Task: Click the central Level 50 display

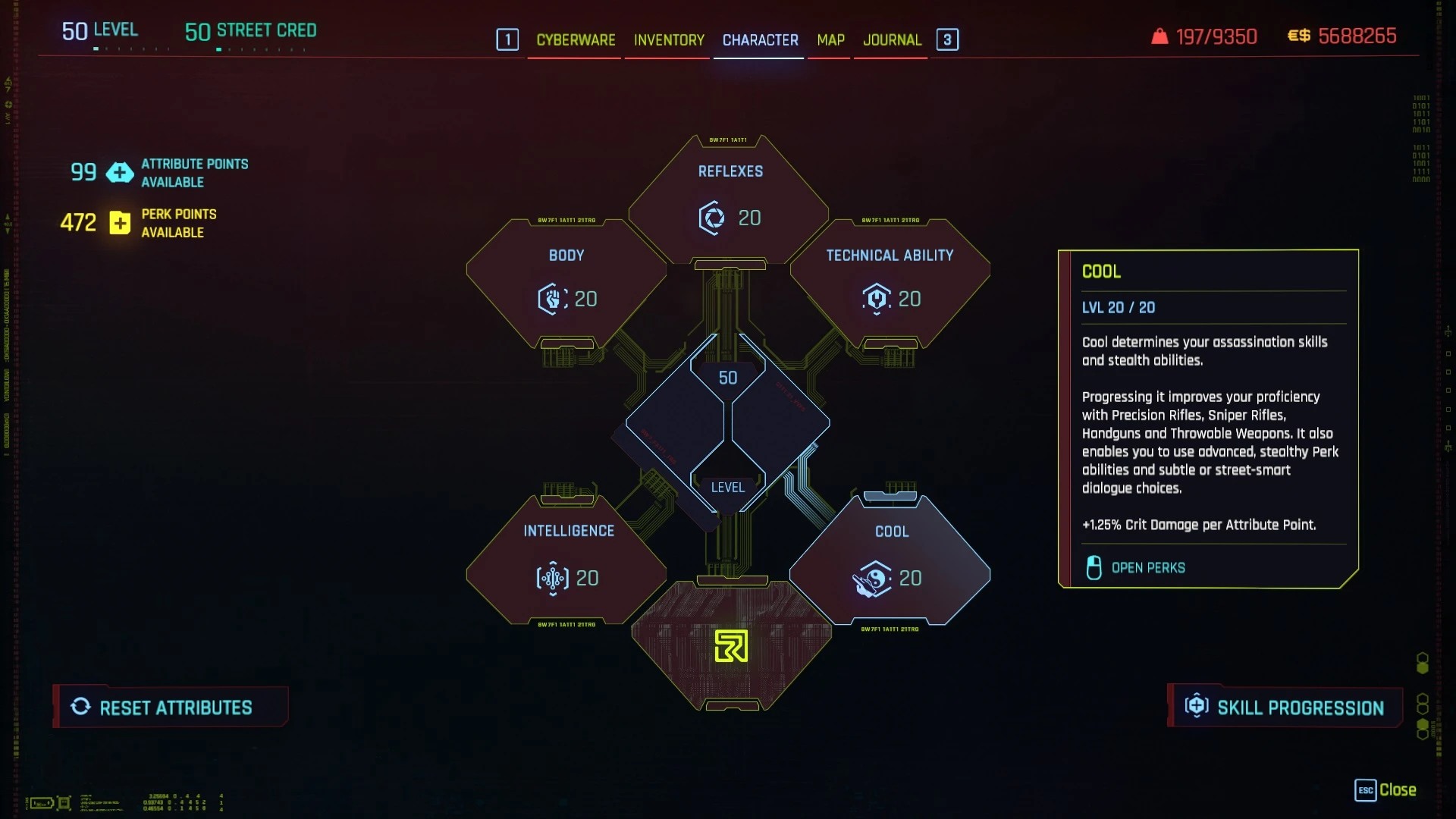Action: (x=728, y=425)
